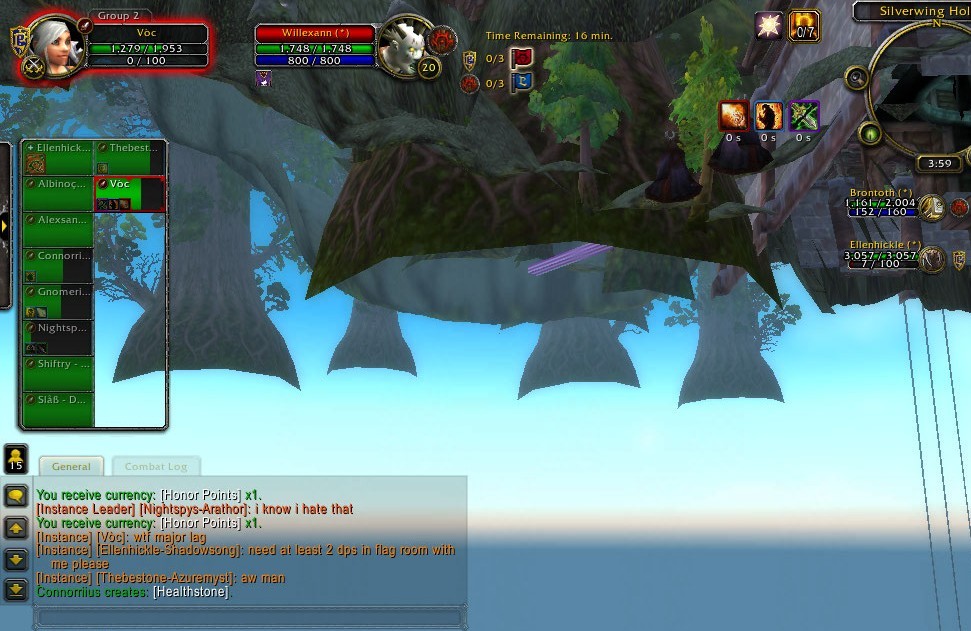Target Shiftry in the raid frames

pyautogui.click(x=58, y=373)
